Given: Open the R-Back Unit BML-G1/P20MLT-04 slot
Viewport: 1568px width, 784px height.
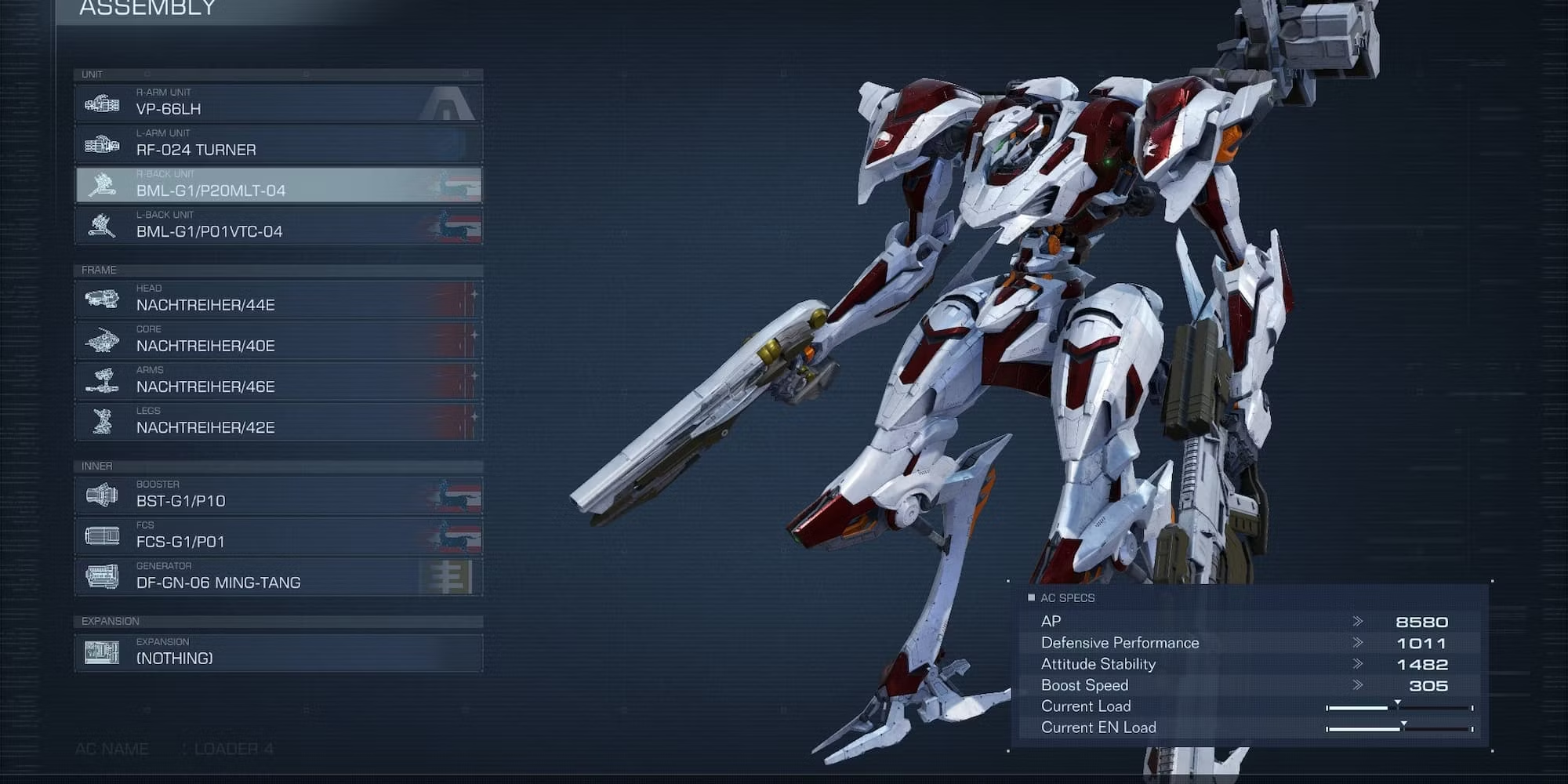Looking at the screenshot, I should pos(278,185).
